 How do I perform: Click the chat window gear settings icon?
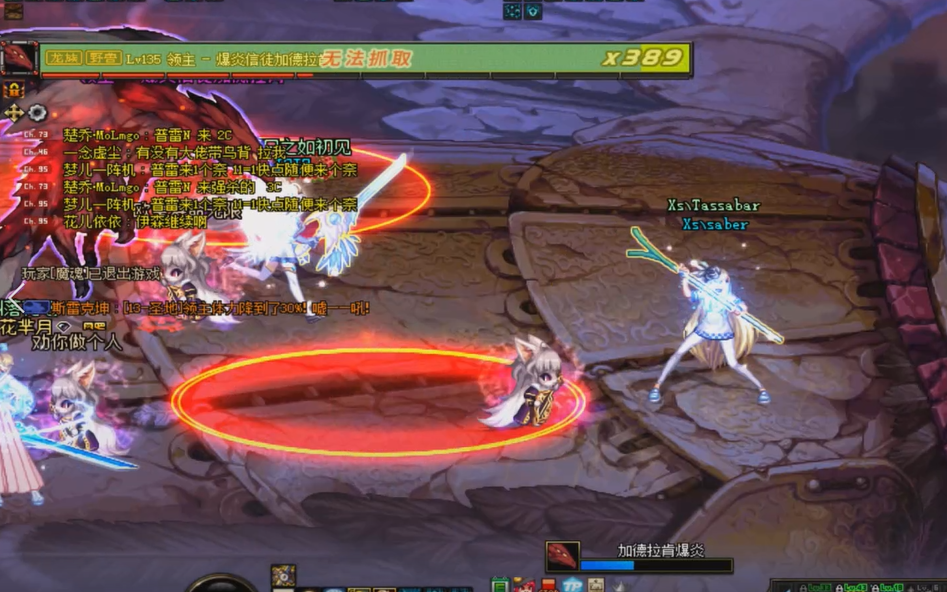pos(38,113)
